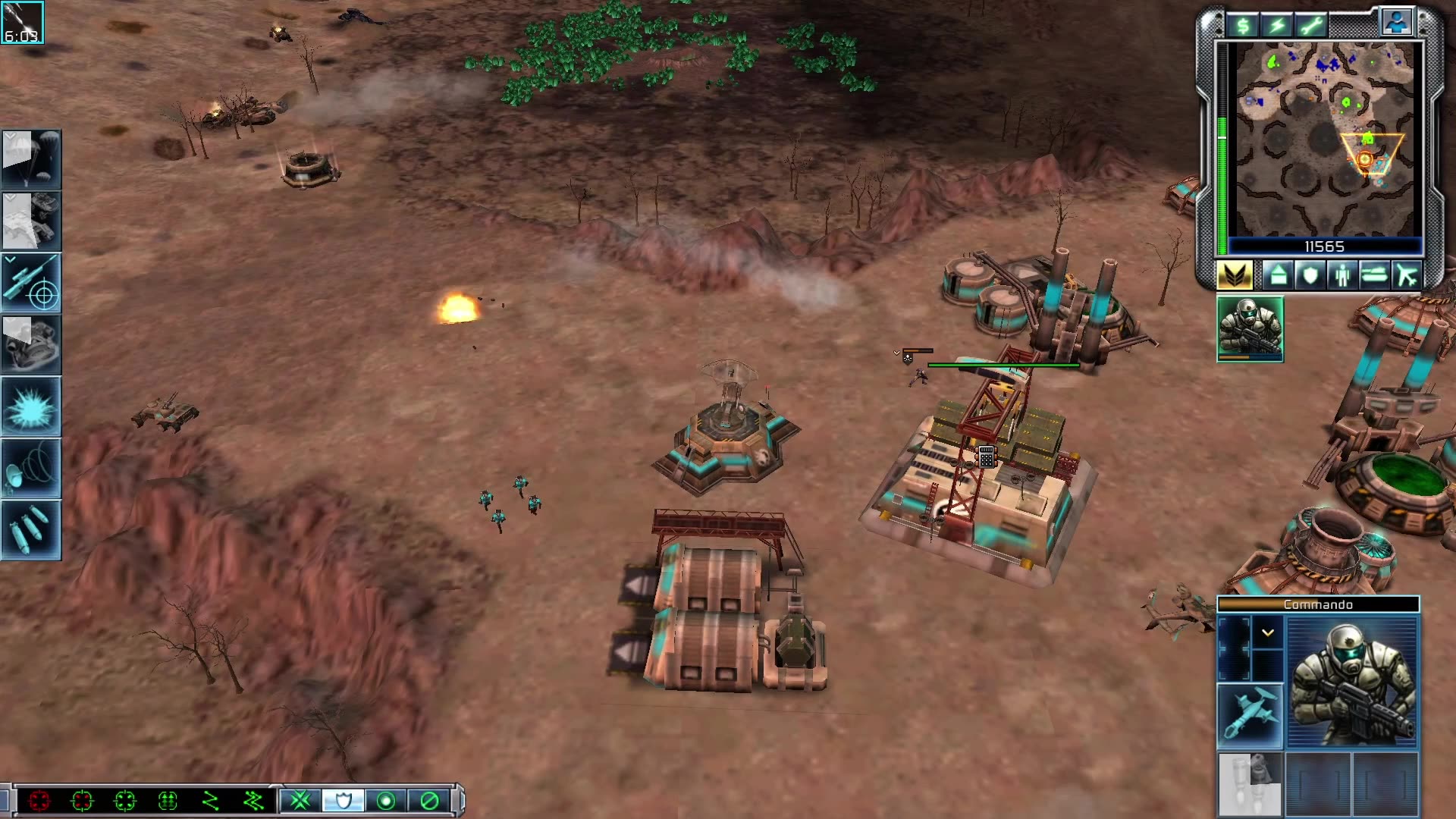Select the vehicles production tab

(1374, 275)
